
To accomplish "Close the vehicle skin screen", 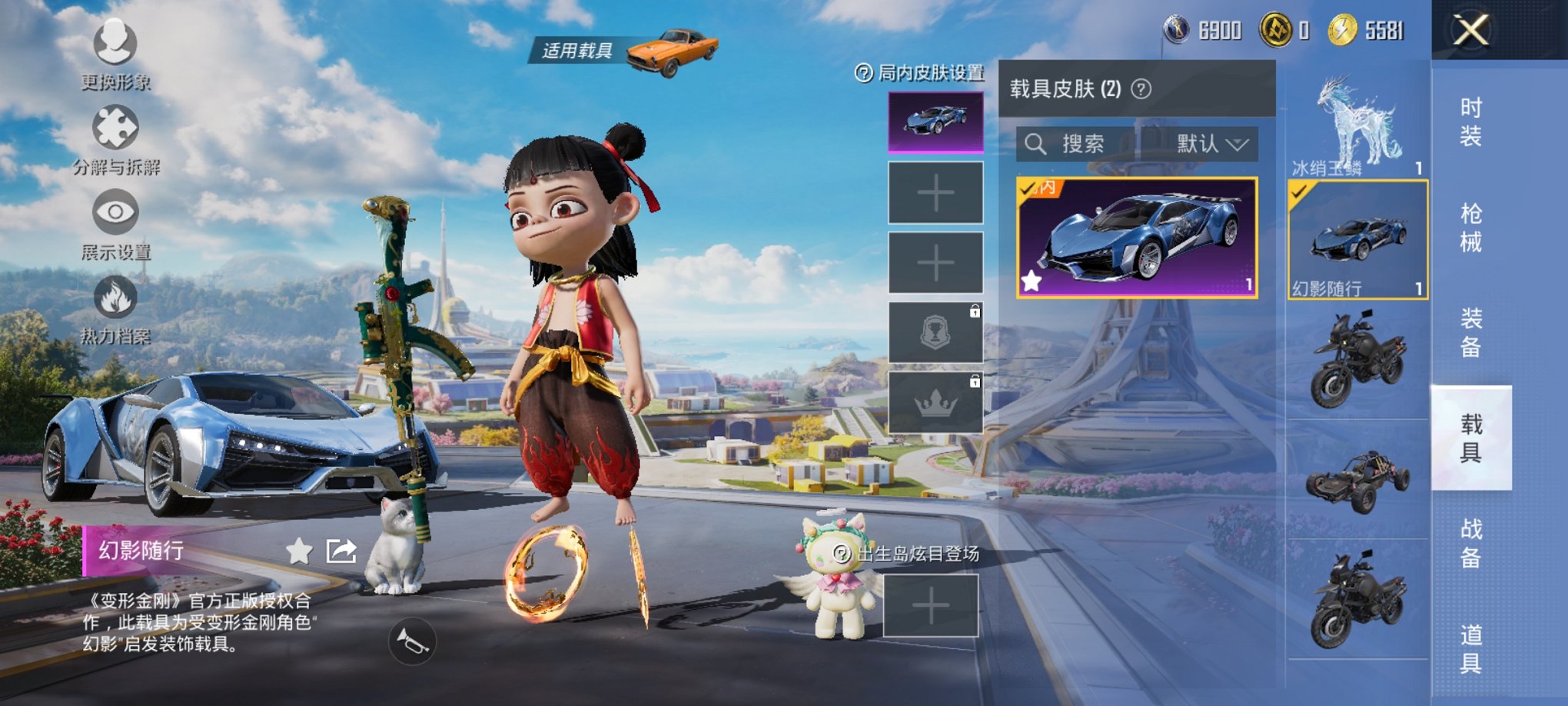I will pos(1470,31).
